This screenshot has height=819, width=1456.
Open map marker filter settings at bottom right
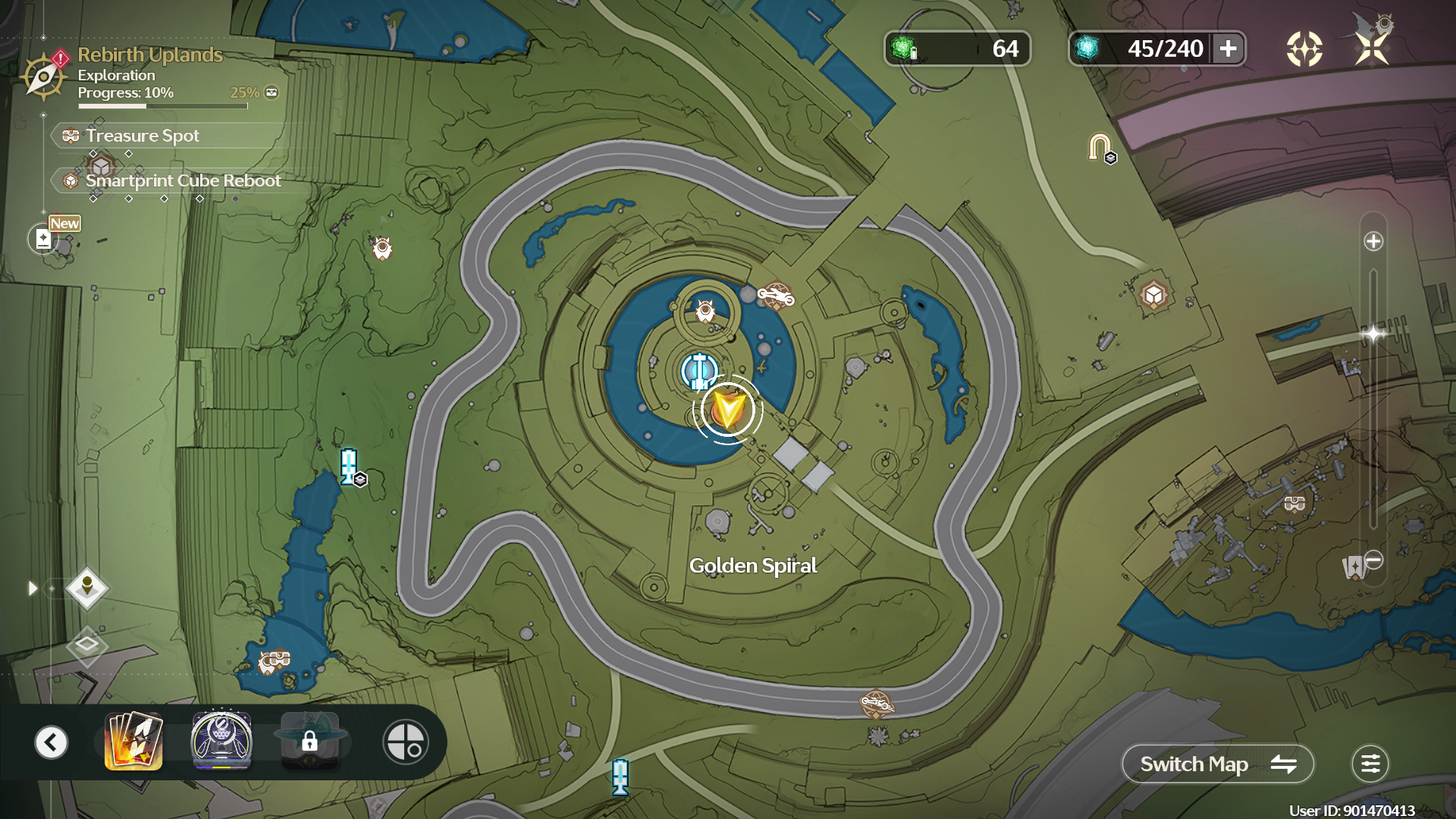point(1371,764)
